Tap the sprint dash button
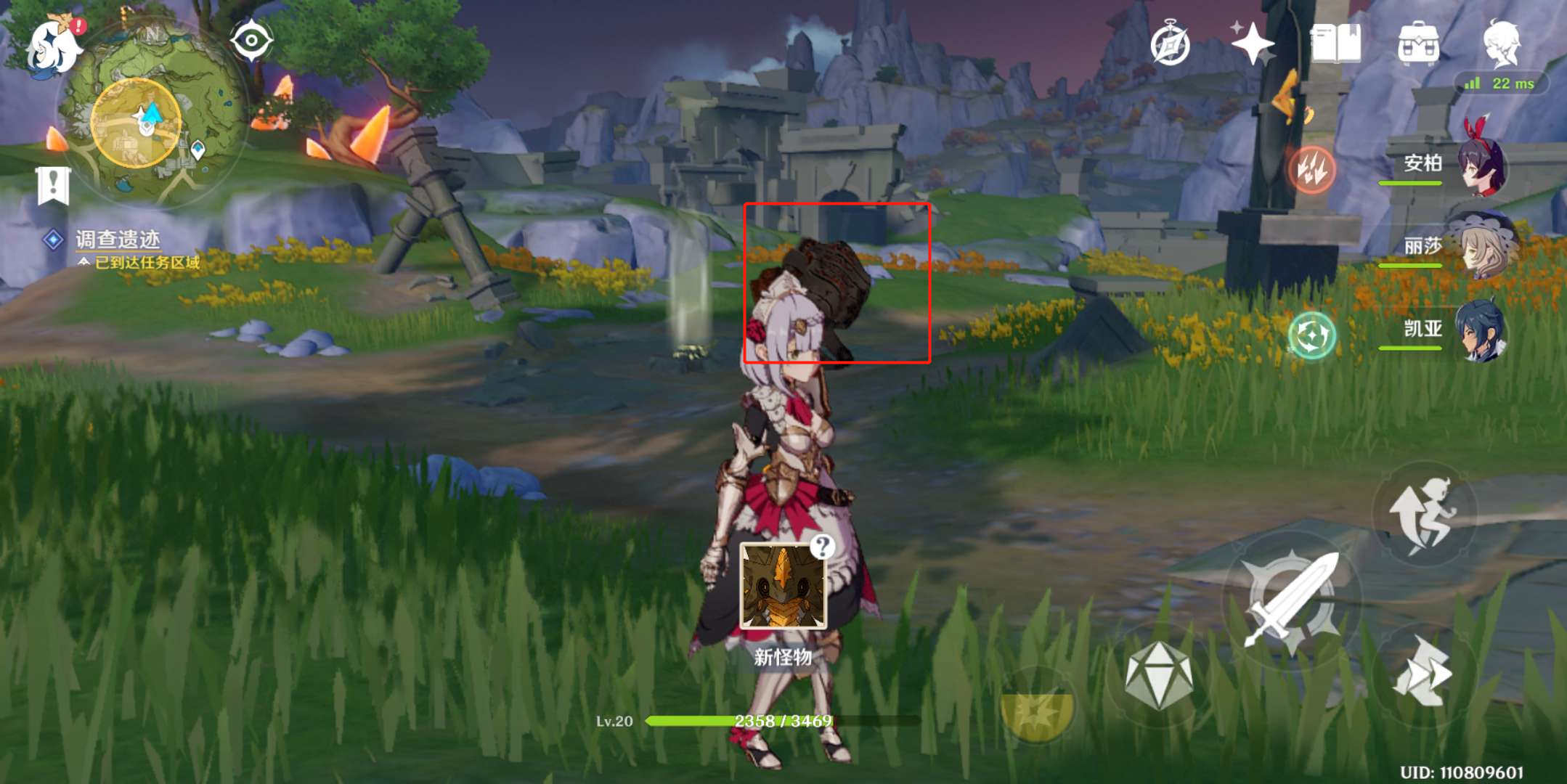Image resolution: width=1567 pixels, height=784 pixels. [x=1423, y=674]
